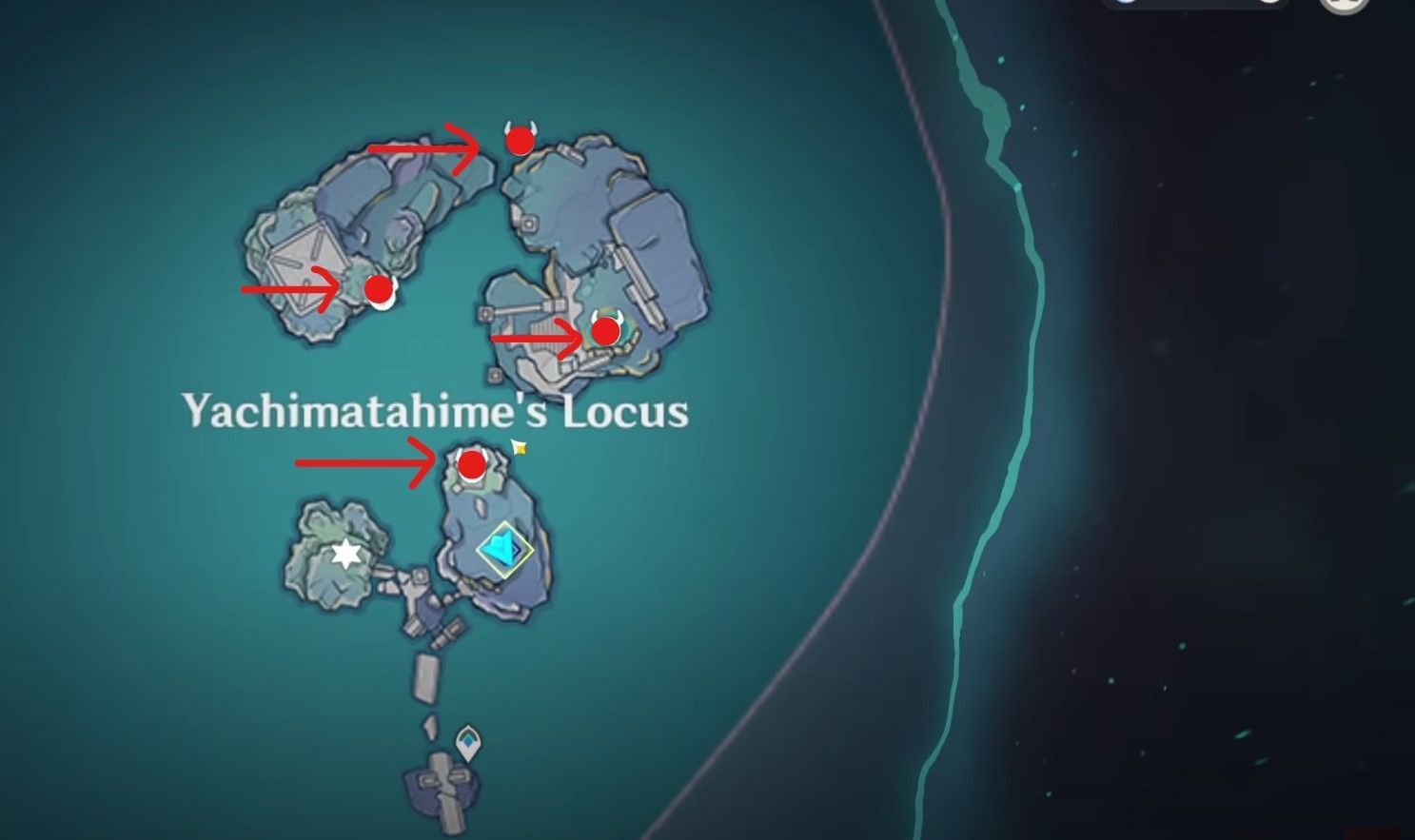Click the red dot on the middle eastern island

[x=604, y=333]
